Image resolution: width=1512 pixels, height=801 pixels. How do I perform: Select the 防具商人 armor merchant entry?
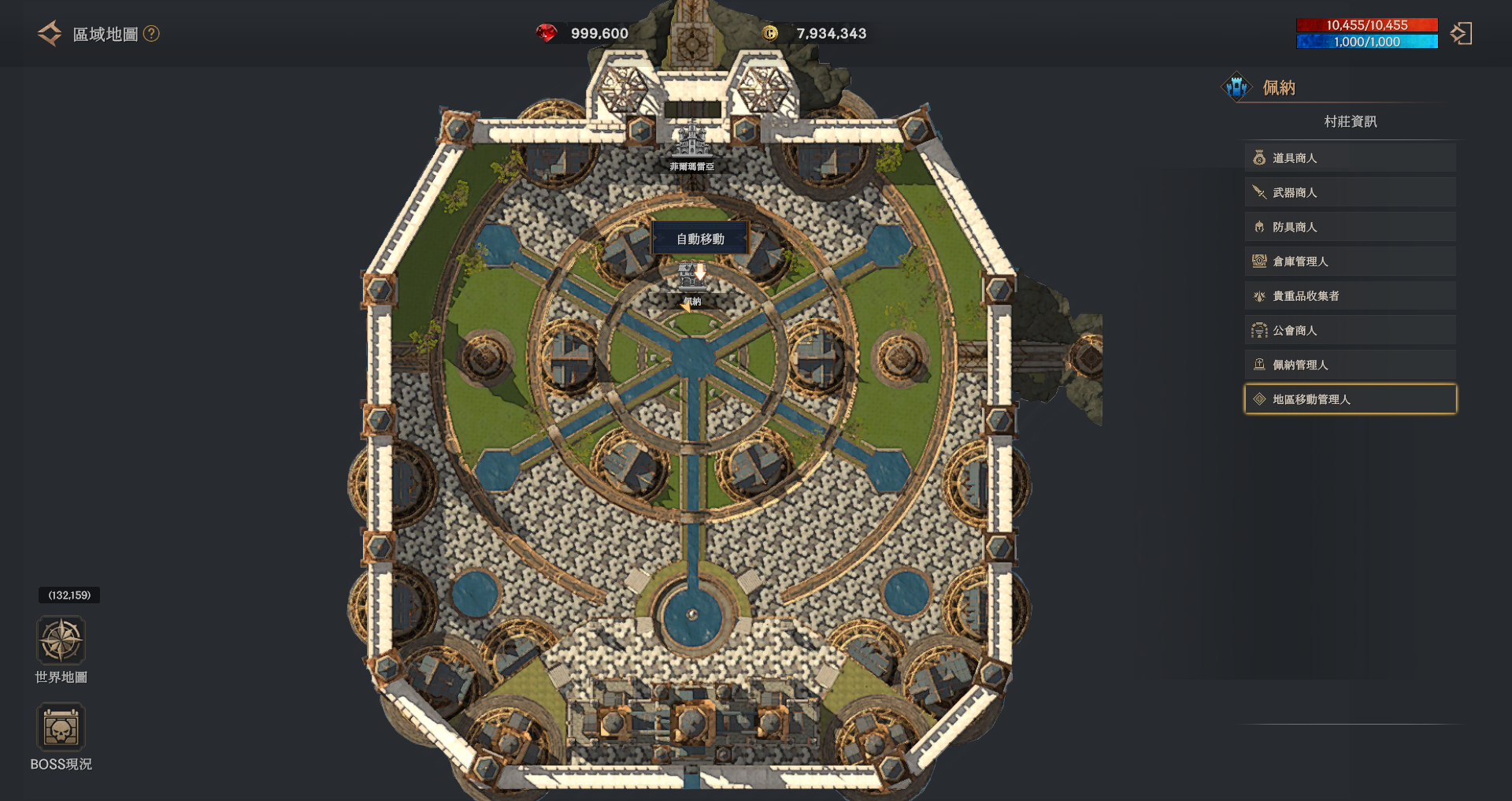tap(1350, 227)
